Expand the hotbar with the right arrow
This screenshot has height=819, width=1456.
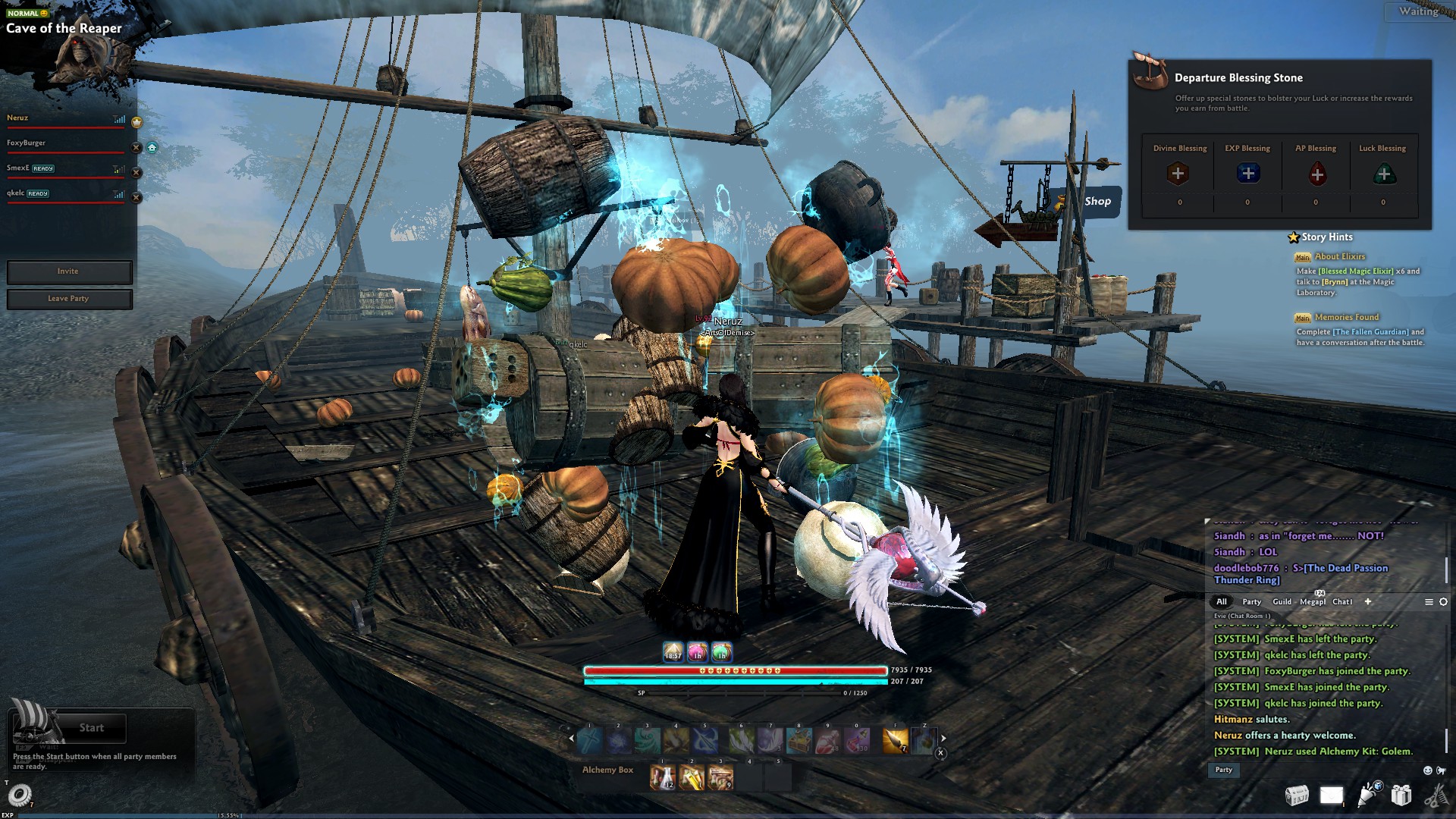[x=943, y=736]
